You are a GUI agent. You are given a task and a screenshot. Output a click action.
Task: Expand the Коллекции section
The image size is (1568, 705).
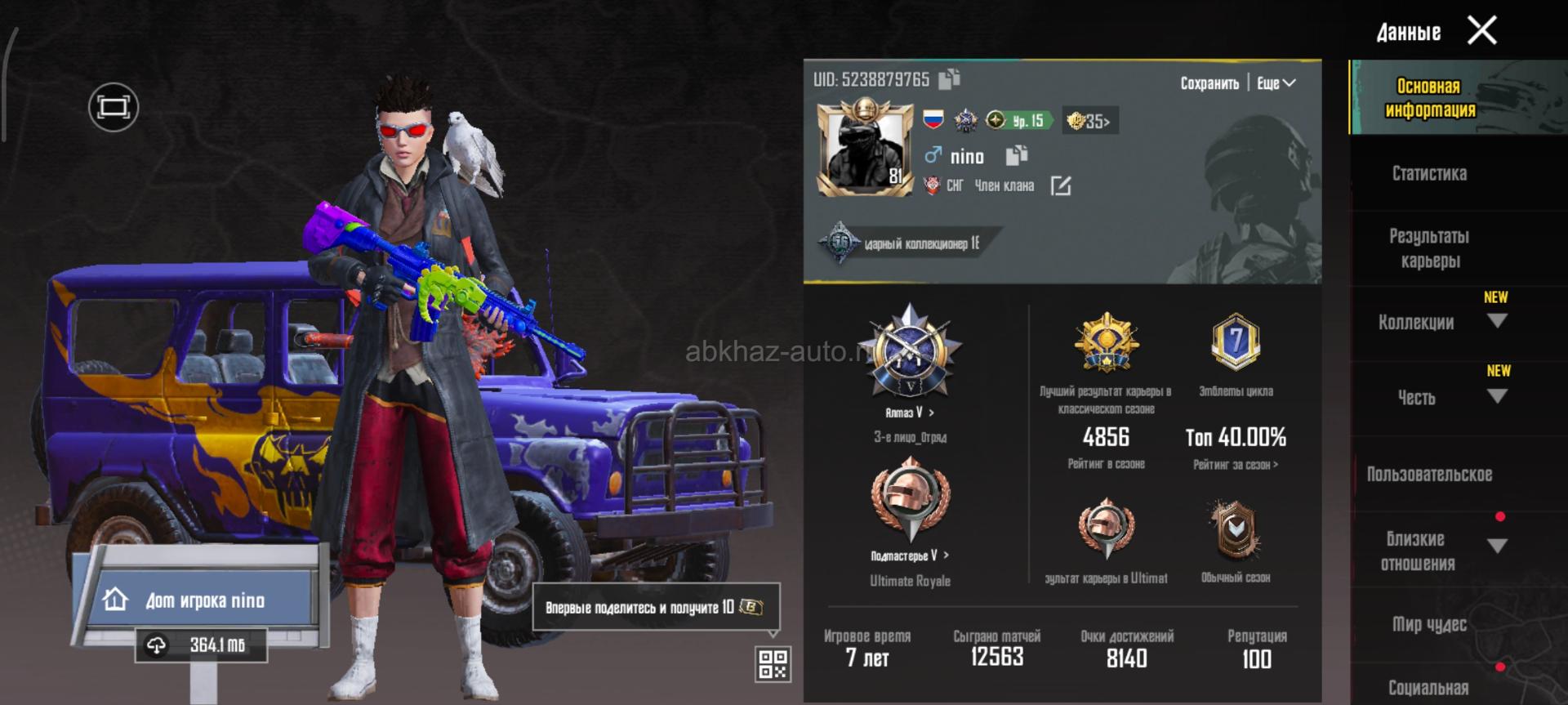click(1497, 321)
